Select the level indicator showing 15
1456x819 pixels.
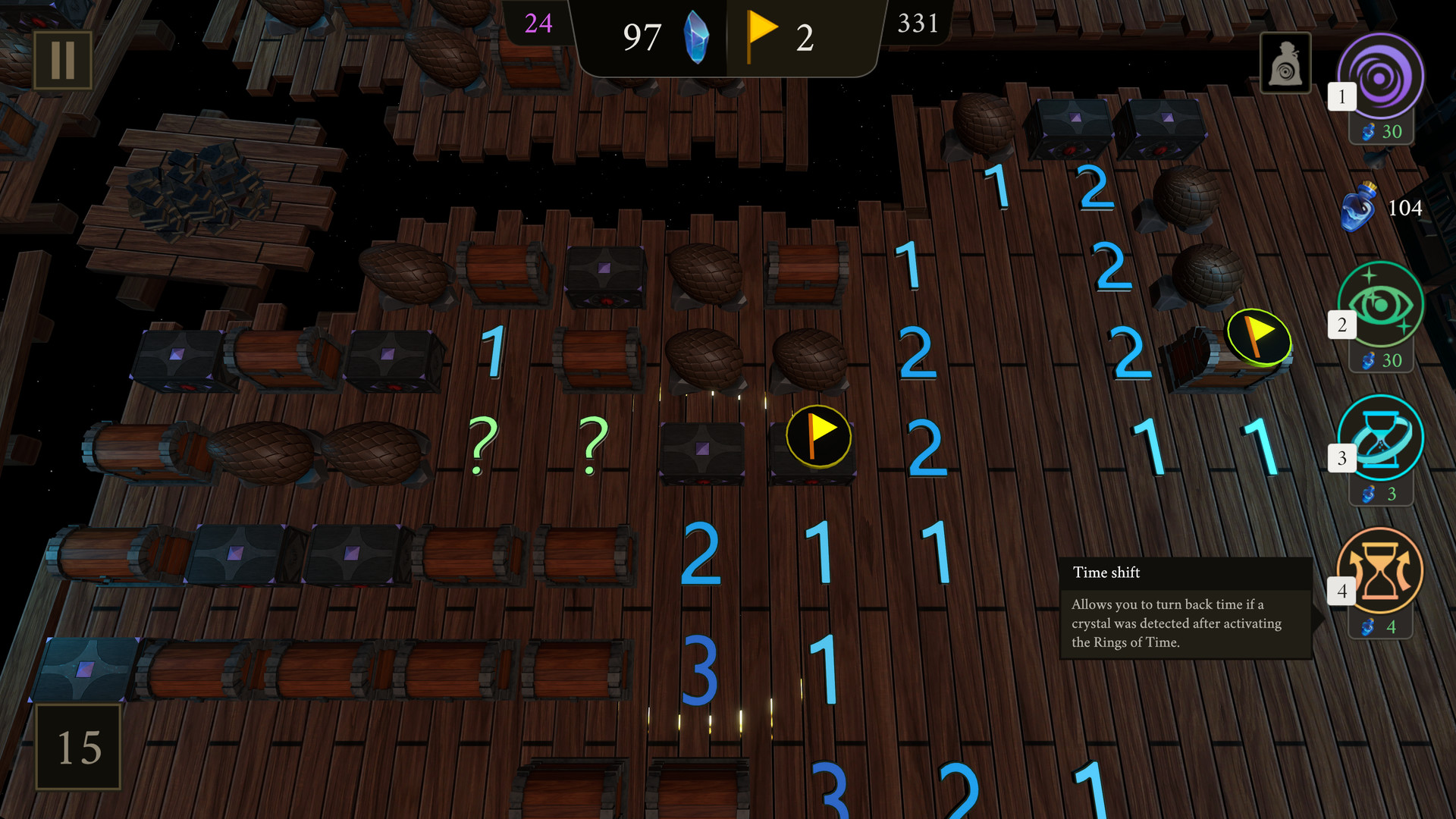click(x=78, y=747)
